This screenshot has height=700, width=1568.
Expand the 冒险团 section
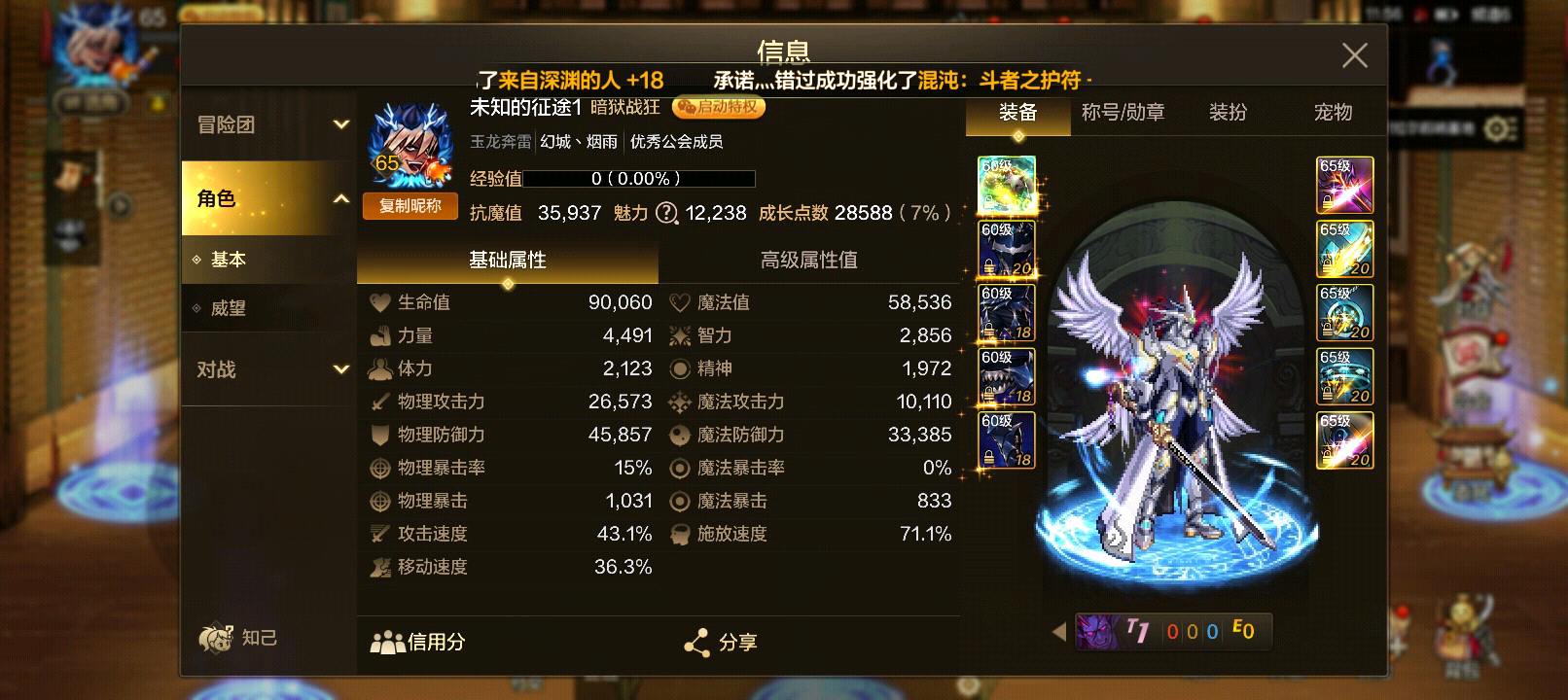(263, 124)
